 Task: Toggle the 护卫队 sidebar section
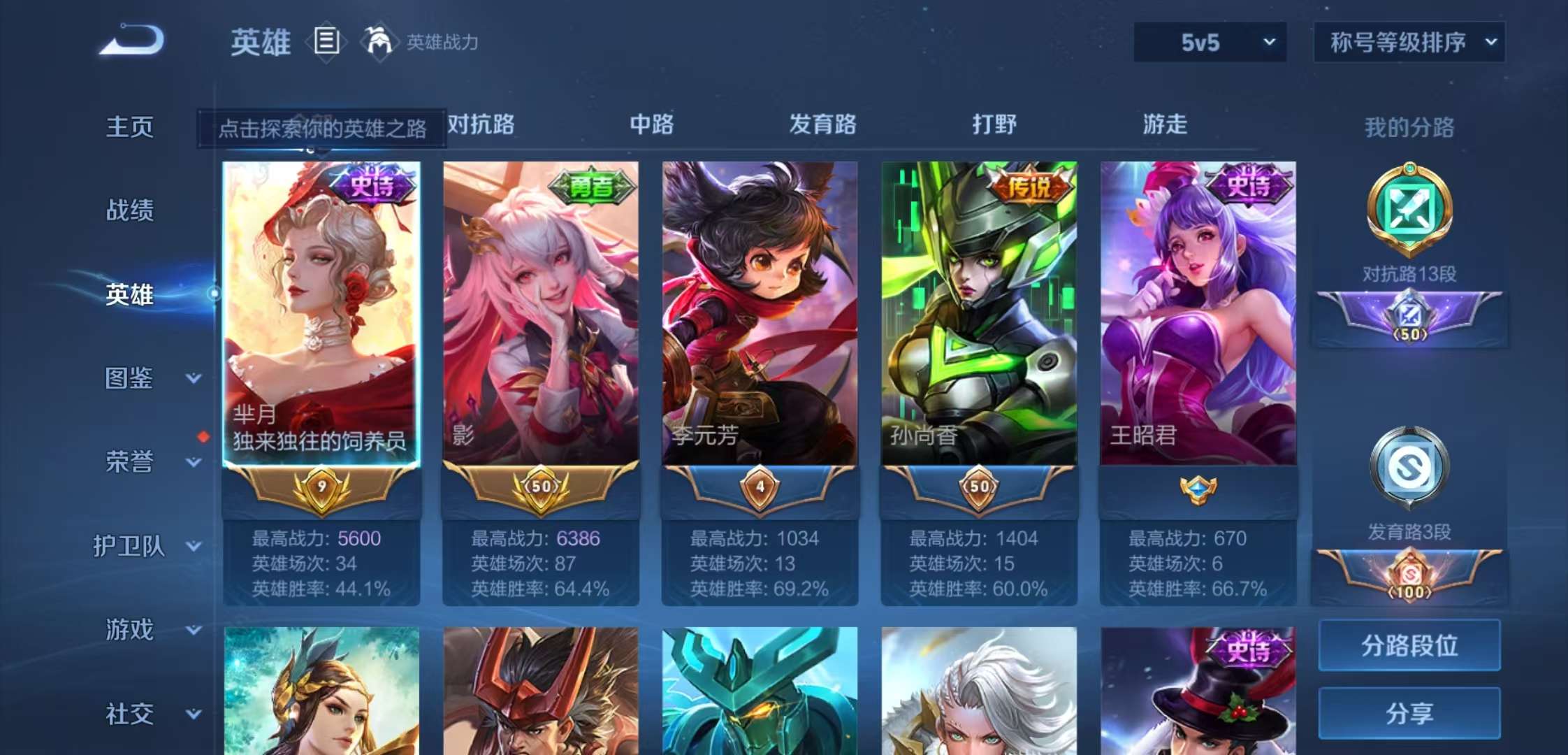pyautogui.click(x=131, y=547)
